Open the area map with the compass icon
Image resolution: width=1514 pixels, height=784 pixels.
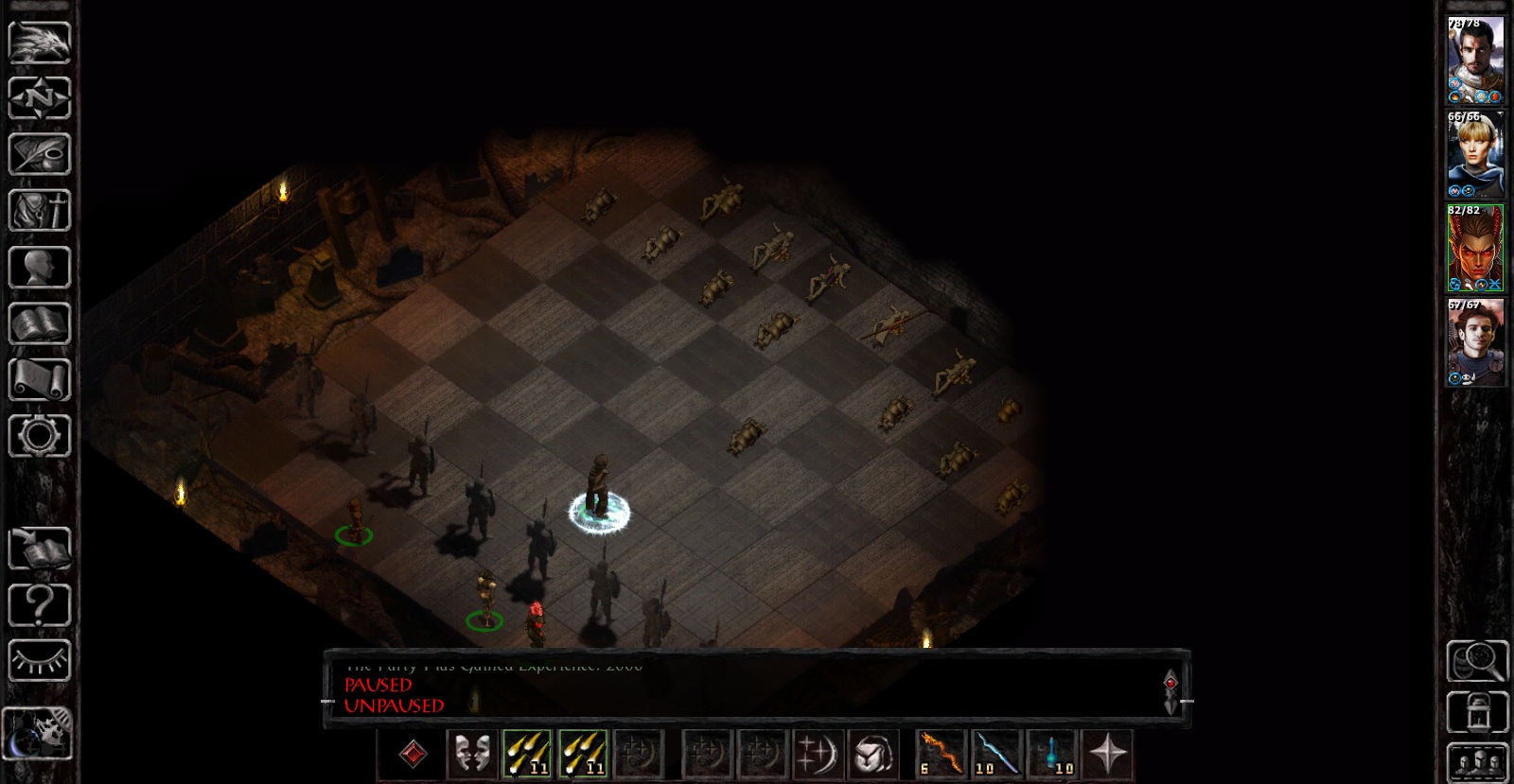(x=40, y=98)
